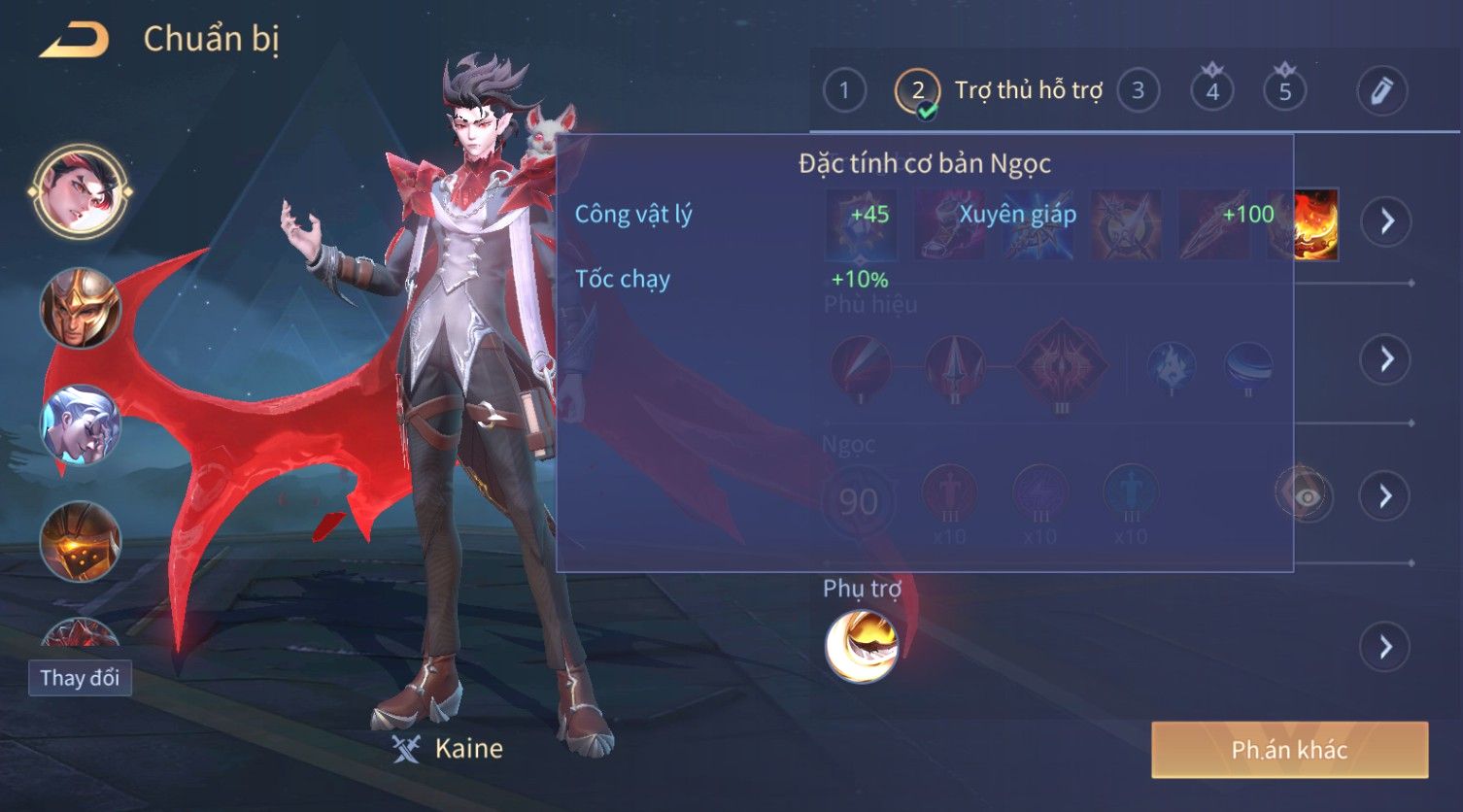Open the equipment build arrow
The width and height of the screenshot is (1463, 812).
click(x=1385, y=221)
